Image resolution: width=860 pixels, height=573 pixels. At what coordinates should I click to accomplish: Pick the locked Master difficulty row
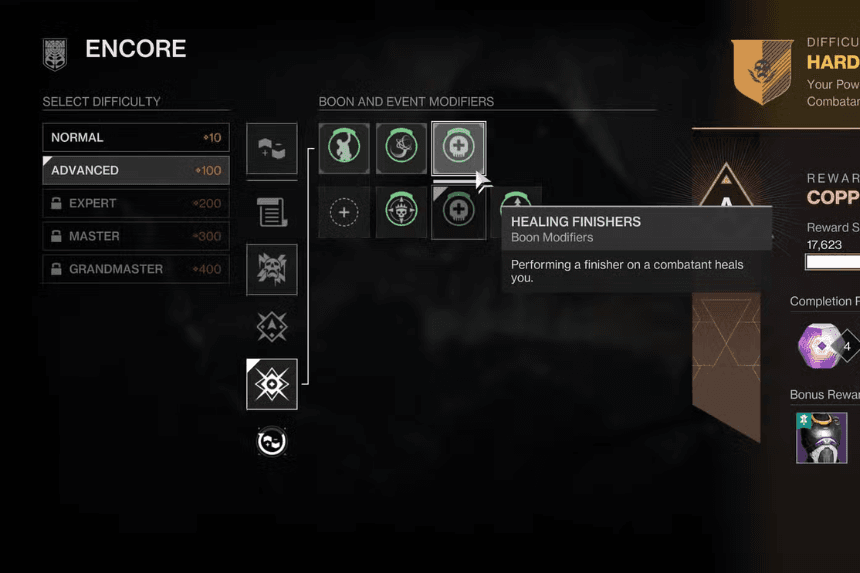(x=135, y=236)
